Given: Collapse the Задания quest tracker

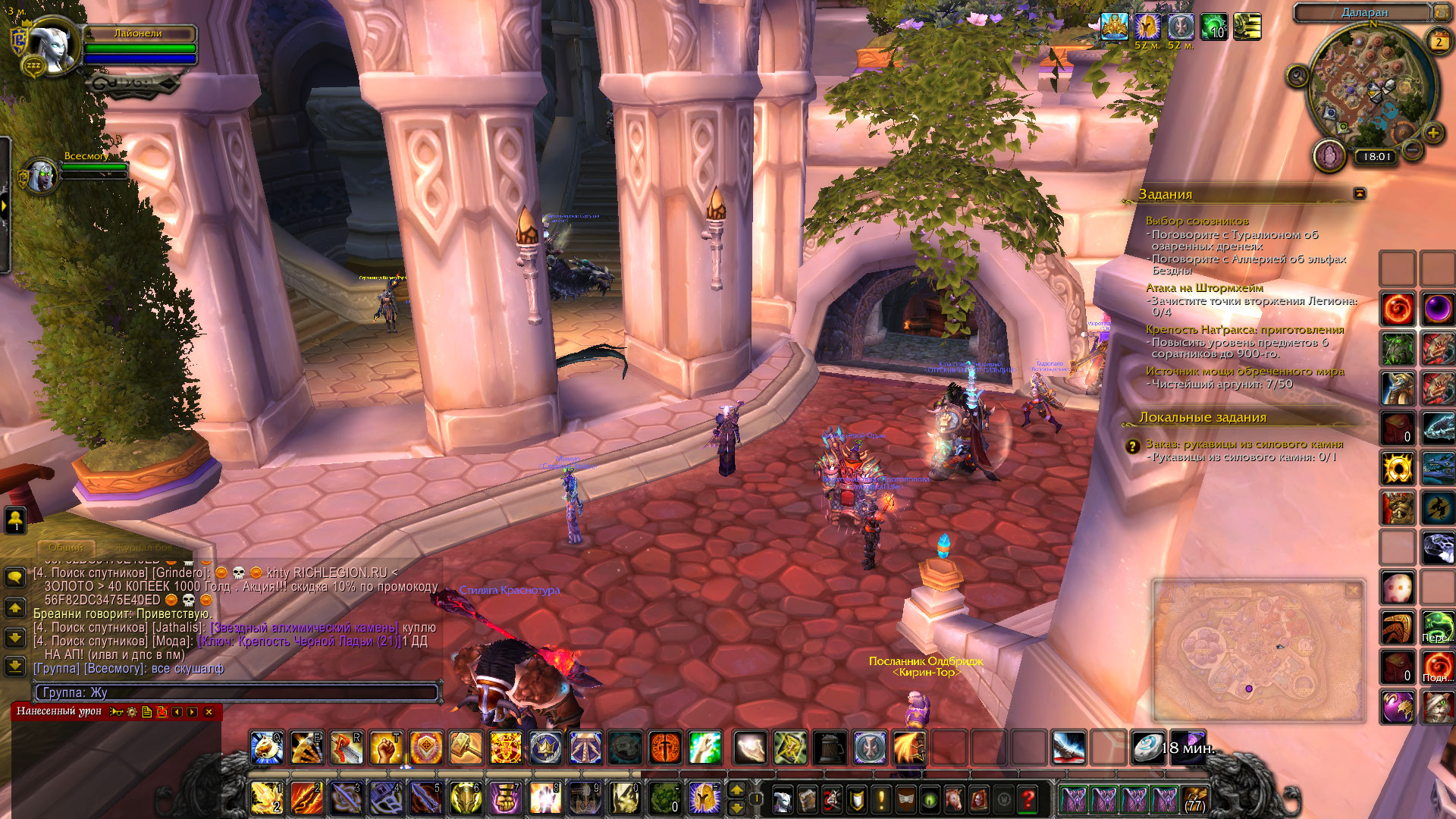Looking at the screenshot, I should tap(1359, 194).
